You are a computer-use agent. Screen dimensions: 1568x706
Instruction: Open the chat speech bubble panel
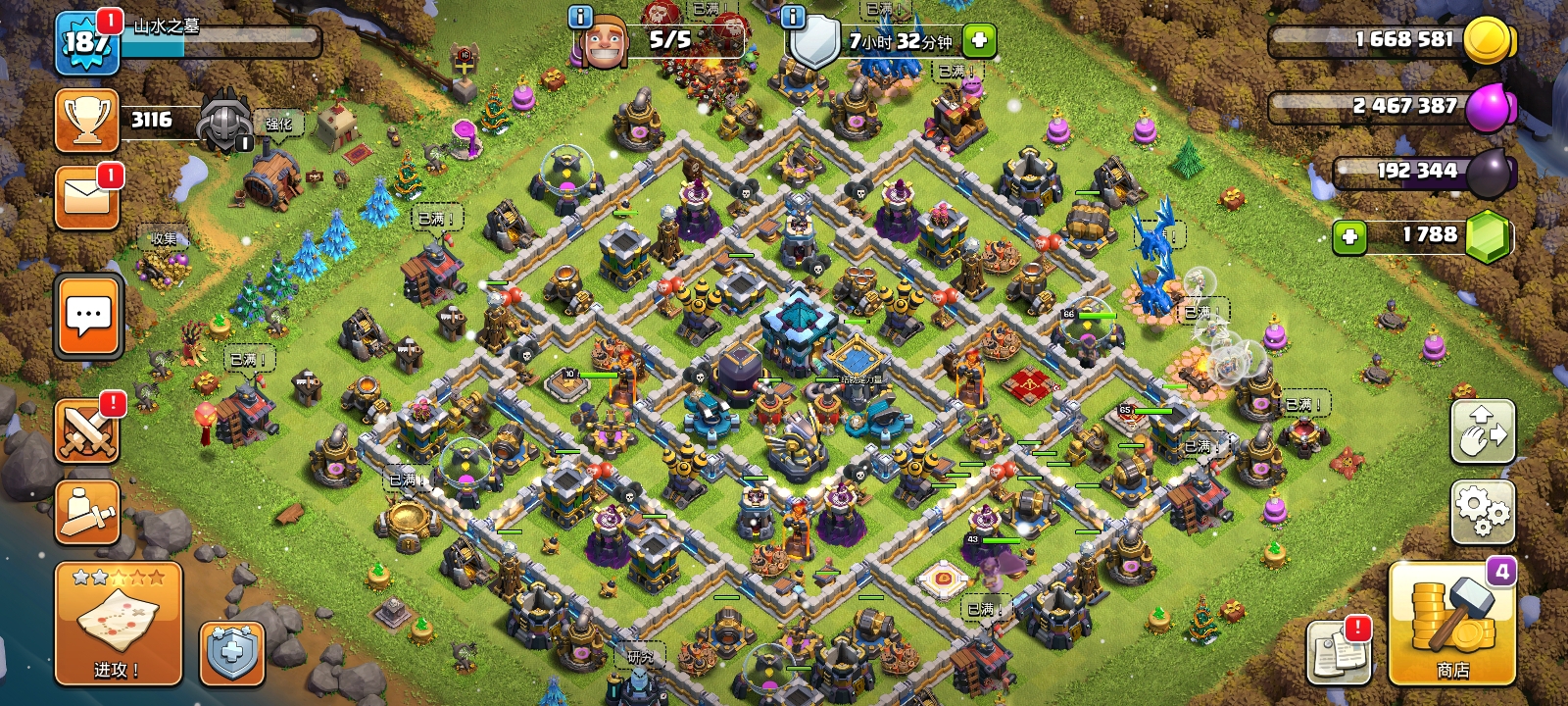point(89,316)
